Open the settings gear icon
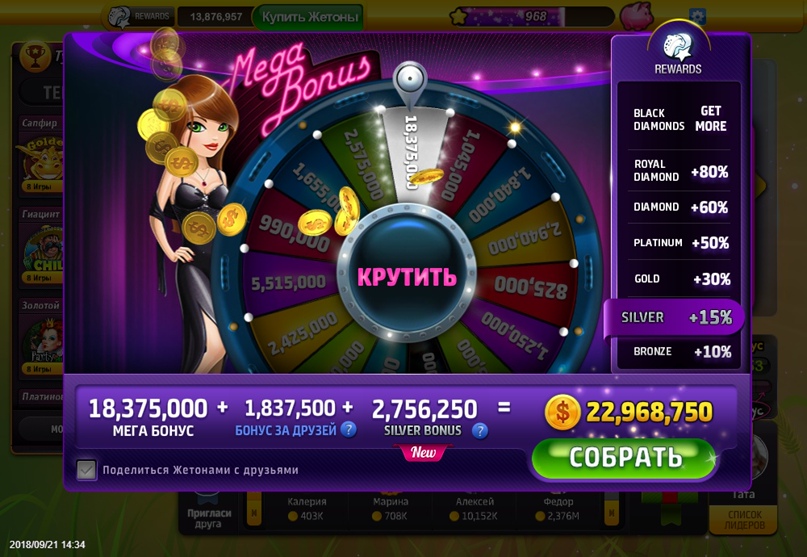 coord(697,16)
